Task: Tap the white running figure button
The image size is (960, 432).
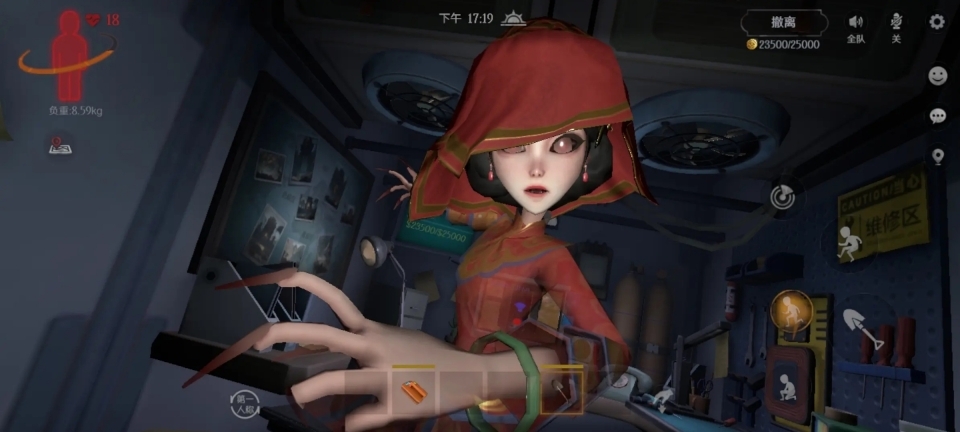Action: 848,241
